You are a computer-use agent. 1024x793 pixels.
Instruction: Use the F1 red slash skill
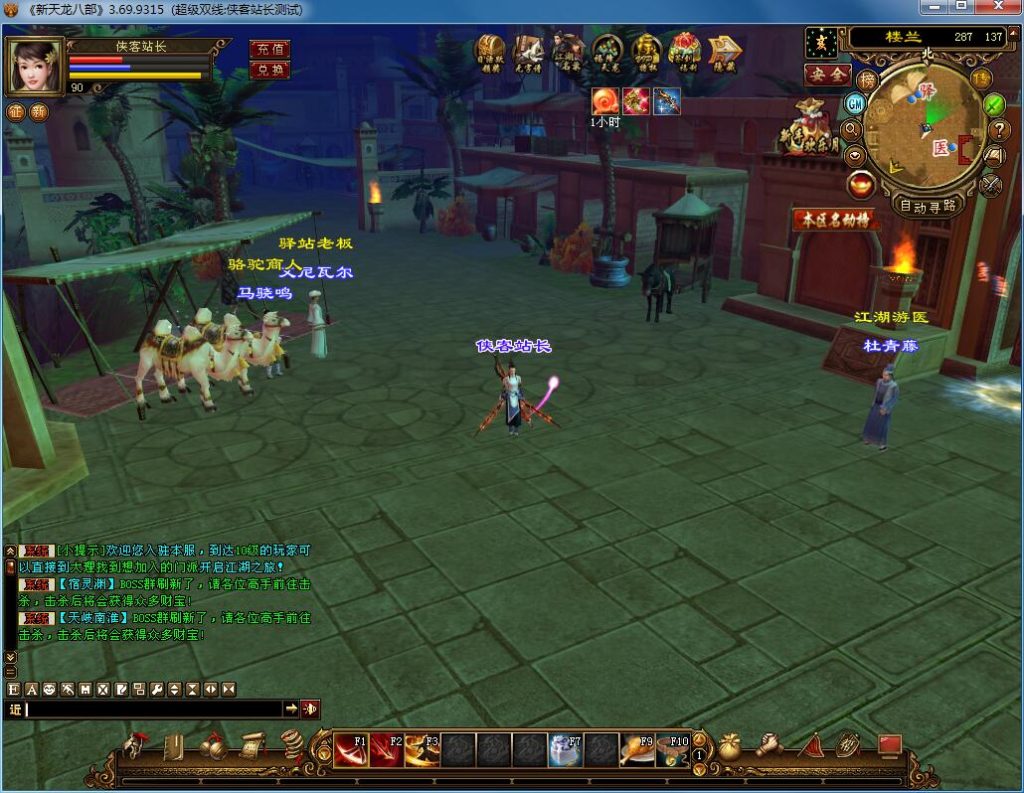click(349, 749)
